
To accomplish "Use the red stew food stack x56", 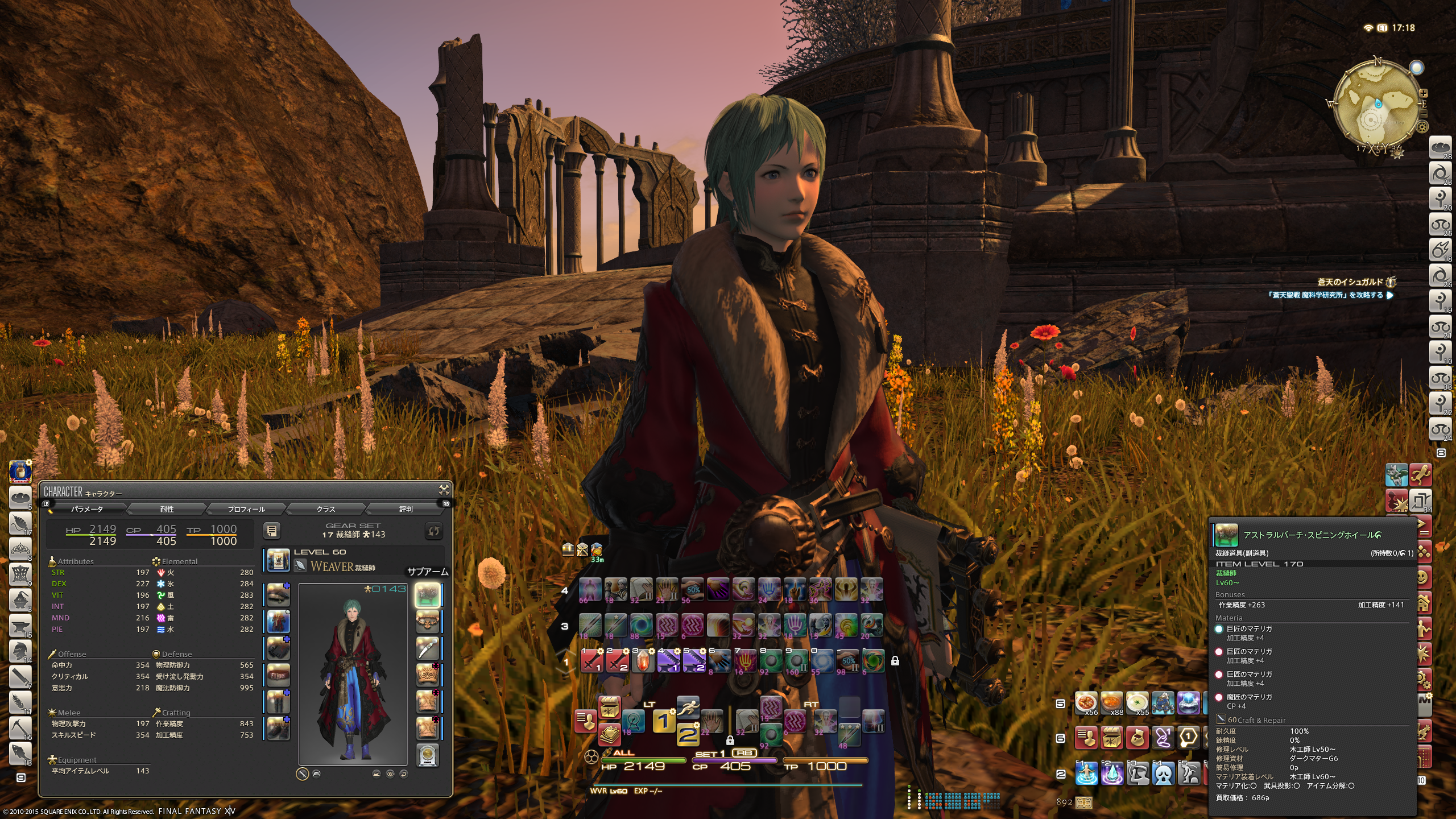I will pyautogui.click(x=1086, y=703).
